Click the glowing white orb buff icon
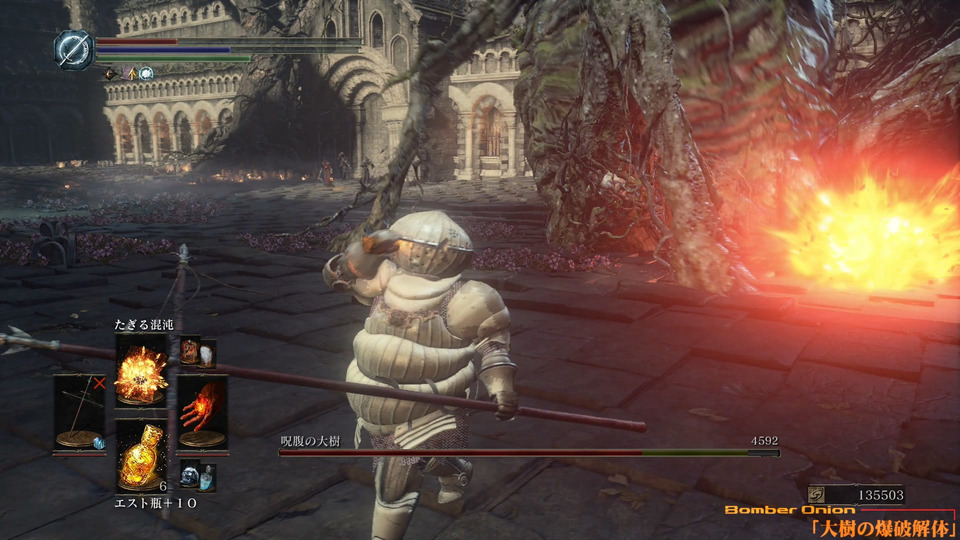This screenshot has width=960, height=540. 146,73
